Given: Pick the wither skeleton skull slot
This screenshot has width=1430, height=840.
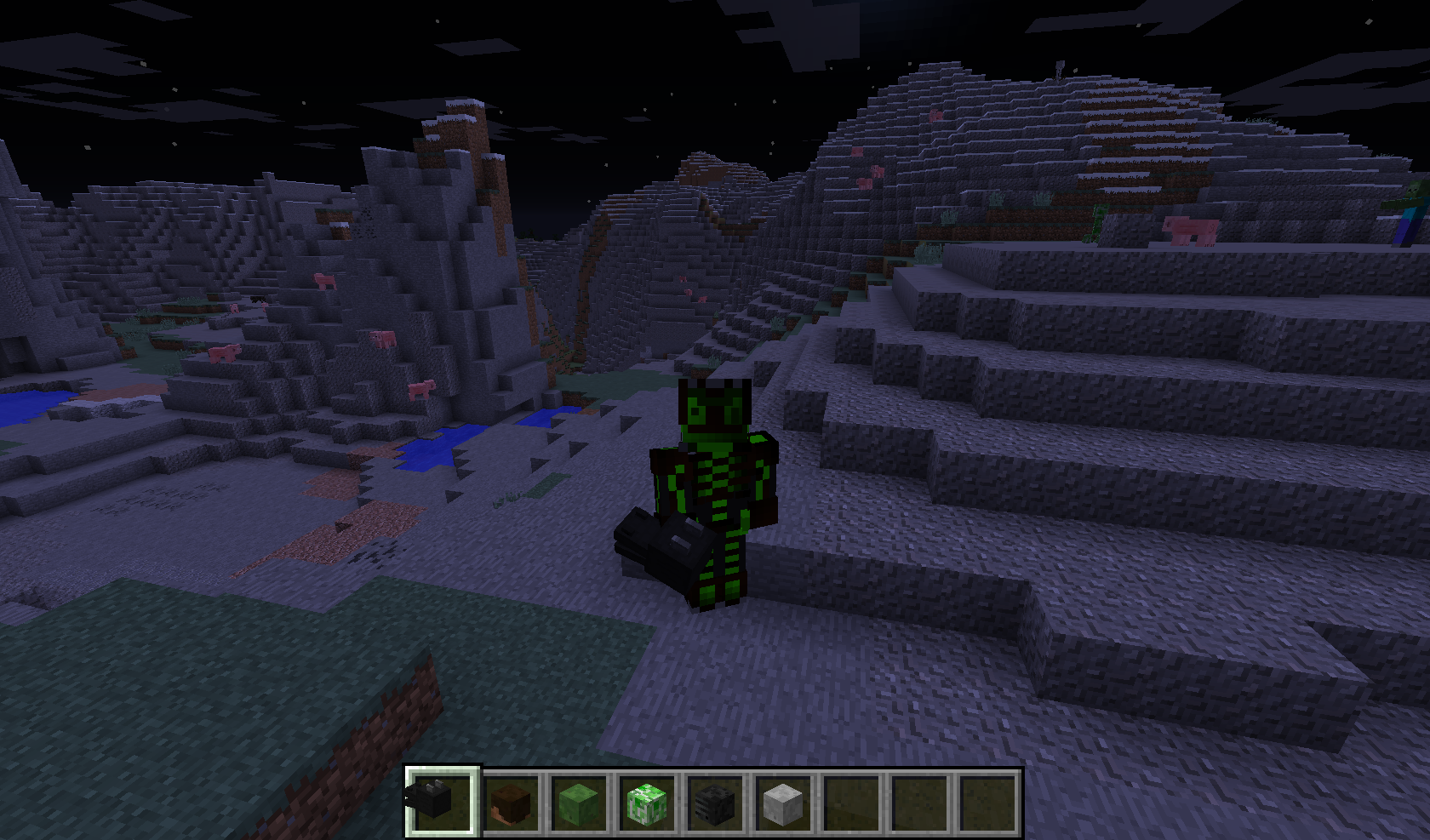Looking at the screenshot, I should click(x=714, y=803).
